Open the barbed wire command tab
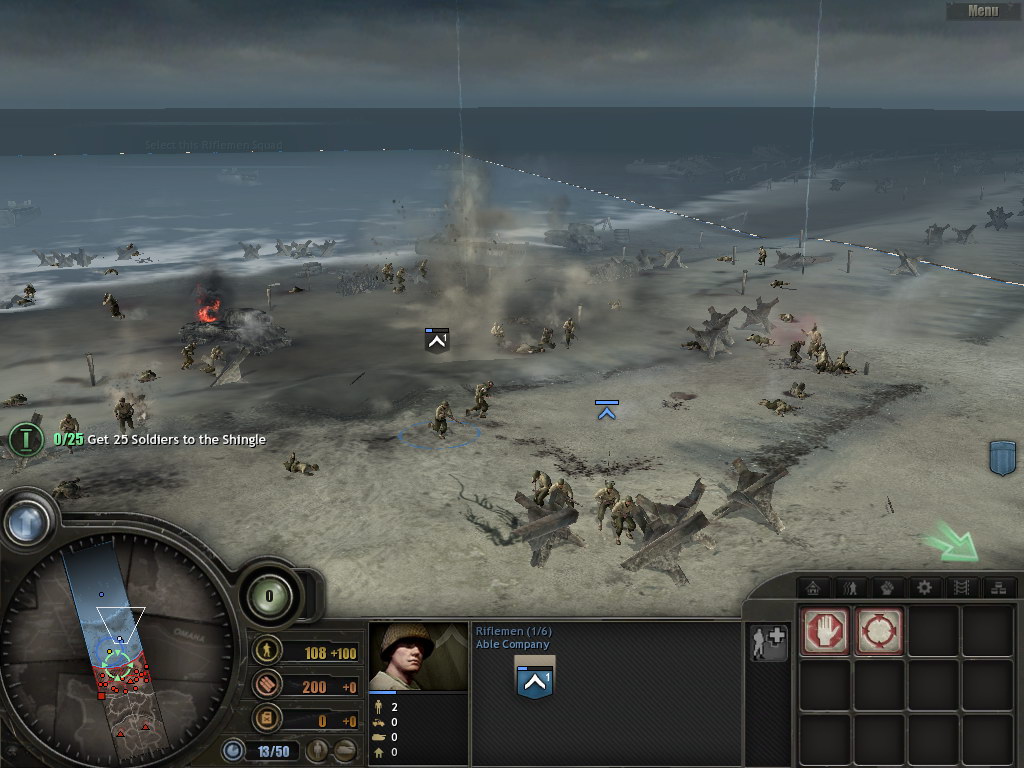The height and width of the screenshot is (768, 1024). [x=960, y=587]
